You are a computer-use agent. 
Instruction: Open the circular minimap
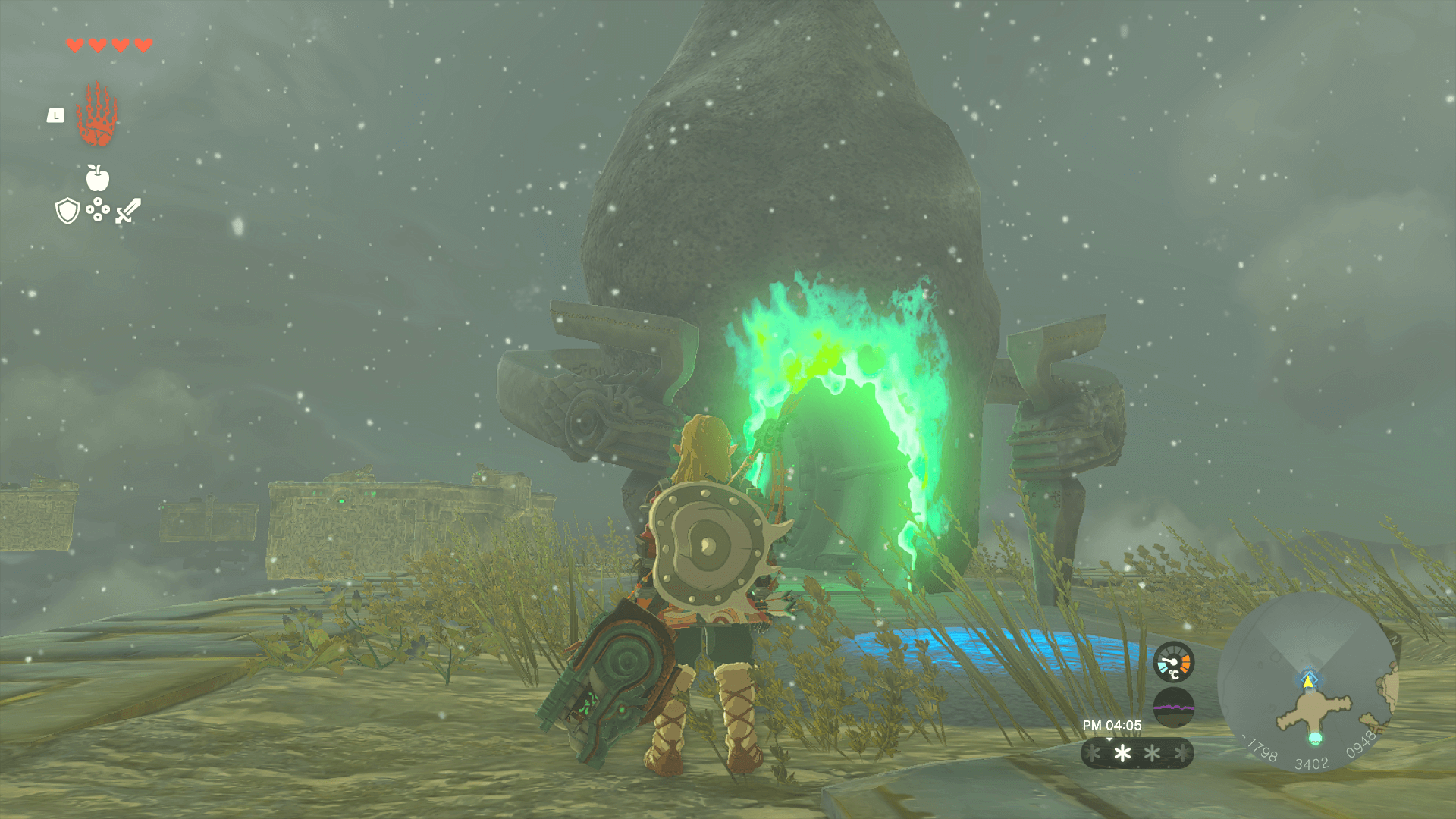pyautogui.click(x=1309, y=682)
